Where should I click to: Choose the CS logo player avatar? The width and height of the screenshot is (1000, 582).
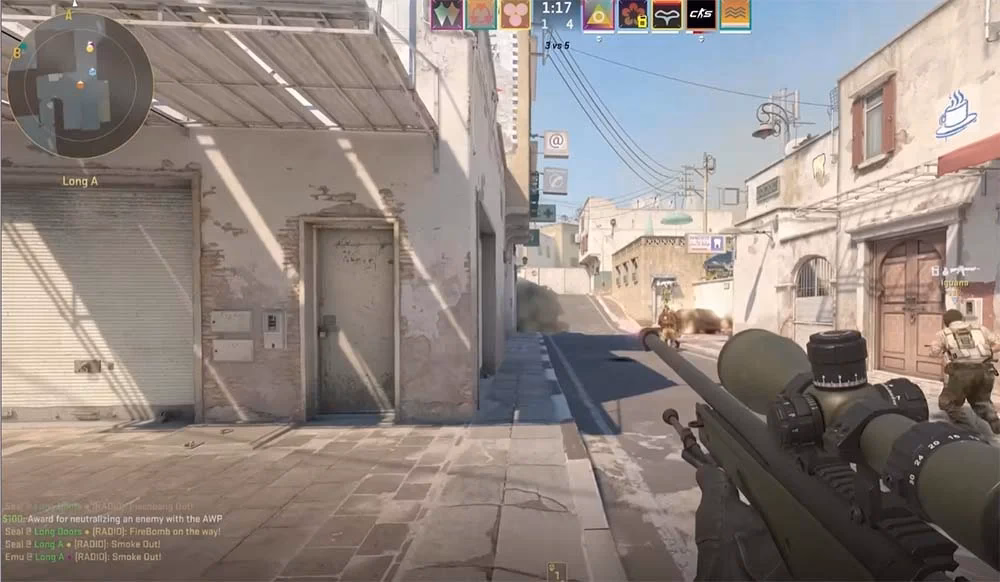(x=701, y=14)
